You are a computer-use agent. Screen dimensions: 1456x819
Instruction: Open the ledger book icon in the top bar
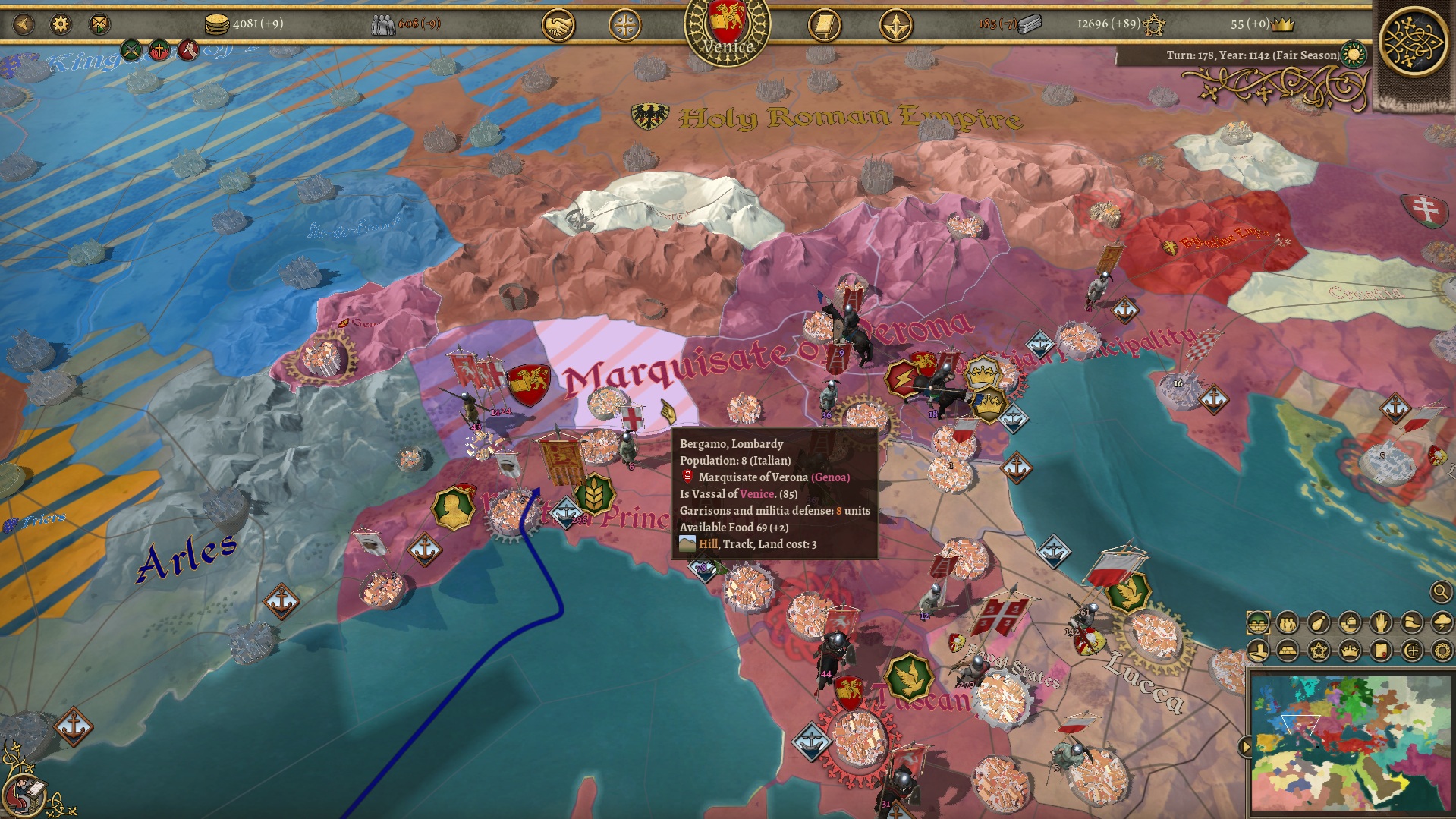pyautogui.click(x=824, y=23)
